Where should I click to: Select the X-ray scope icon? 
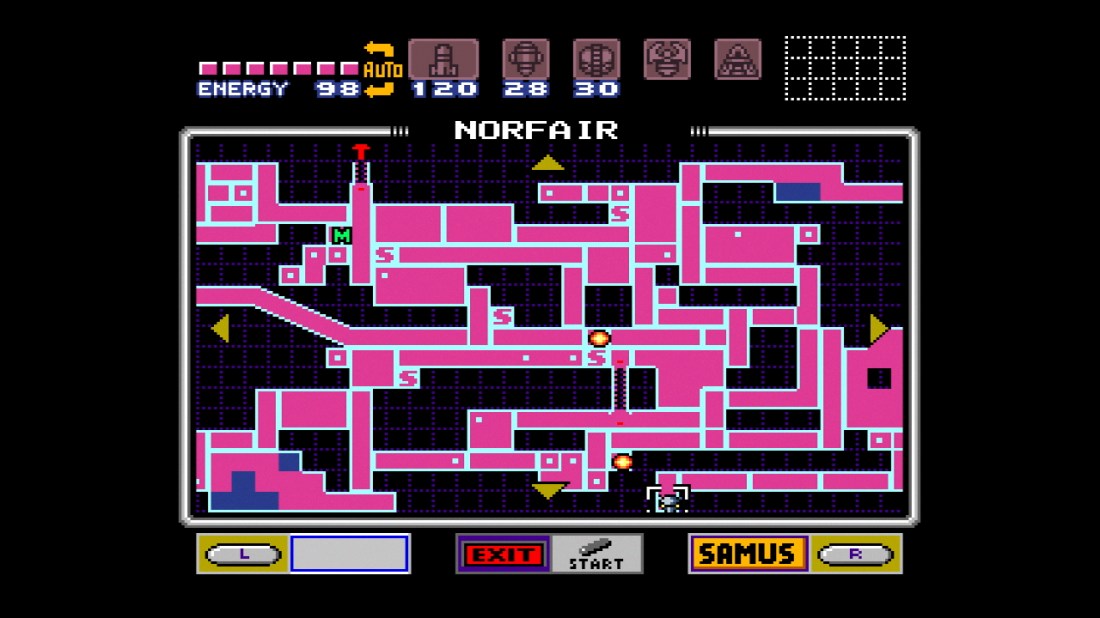point(738,60)
